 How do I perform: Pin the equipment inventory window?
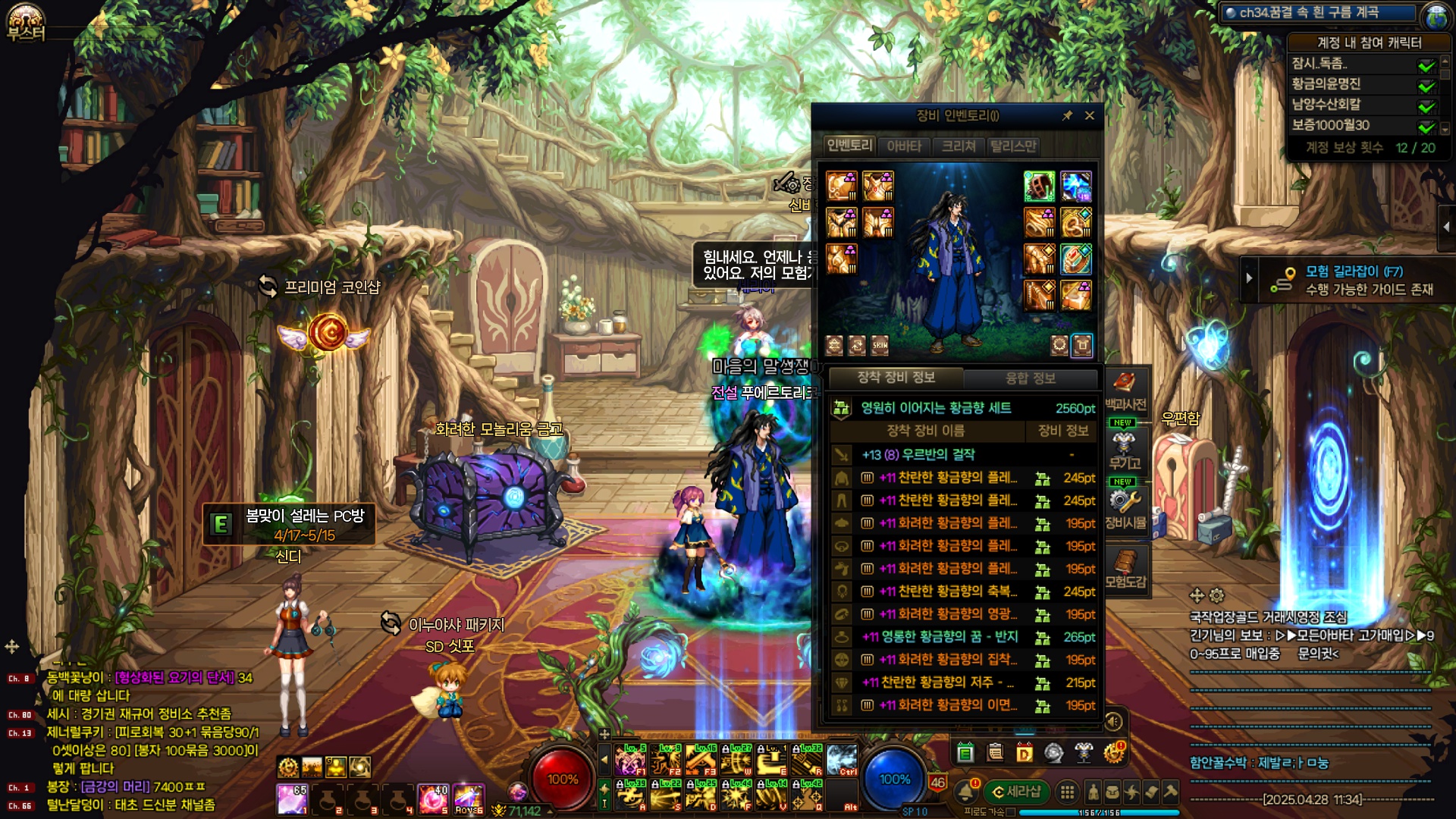(x=1067, y=115)
